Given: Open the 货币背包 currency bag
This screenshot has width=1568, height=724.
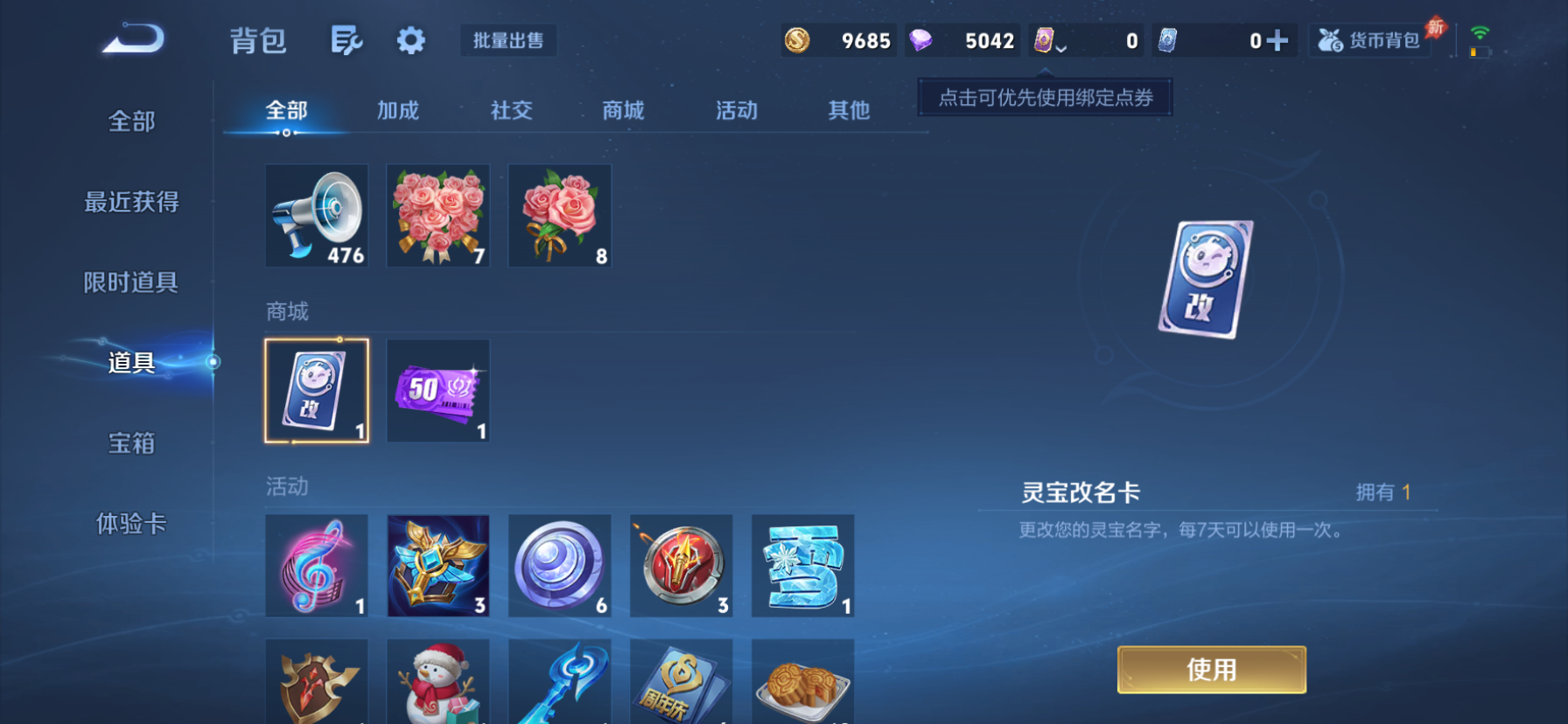Looking at the screenshot, I should (1368, 39).
